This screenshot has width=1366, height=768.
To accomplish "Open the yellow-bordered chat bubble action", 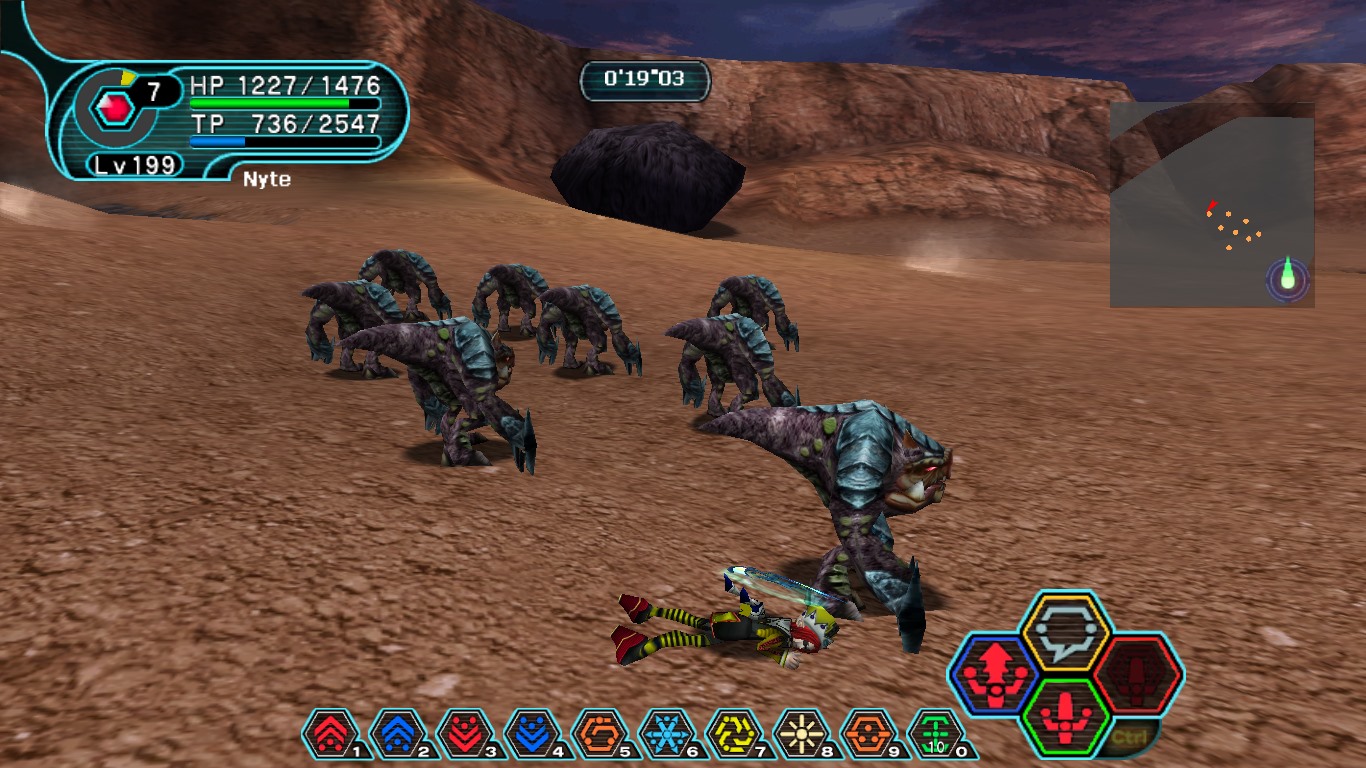I will tap(1065, 632).
